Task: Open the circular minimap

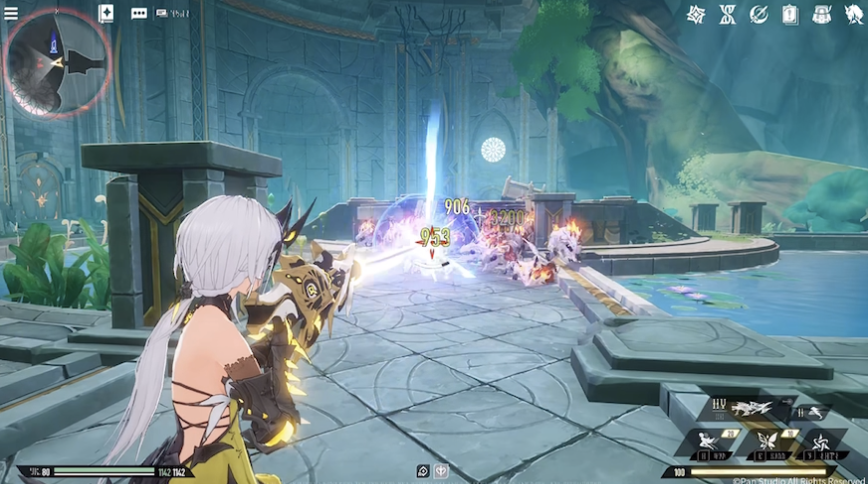Action: [x=56, y=62]
